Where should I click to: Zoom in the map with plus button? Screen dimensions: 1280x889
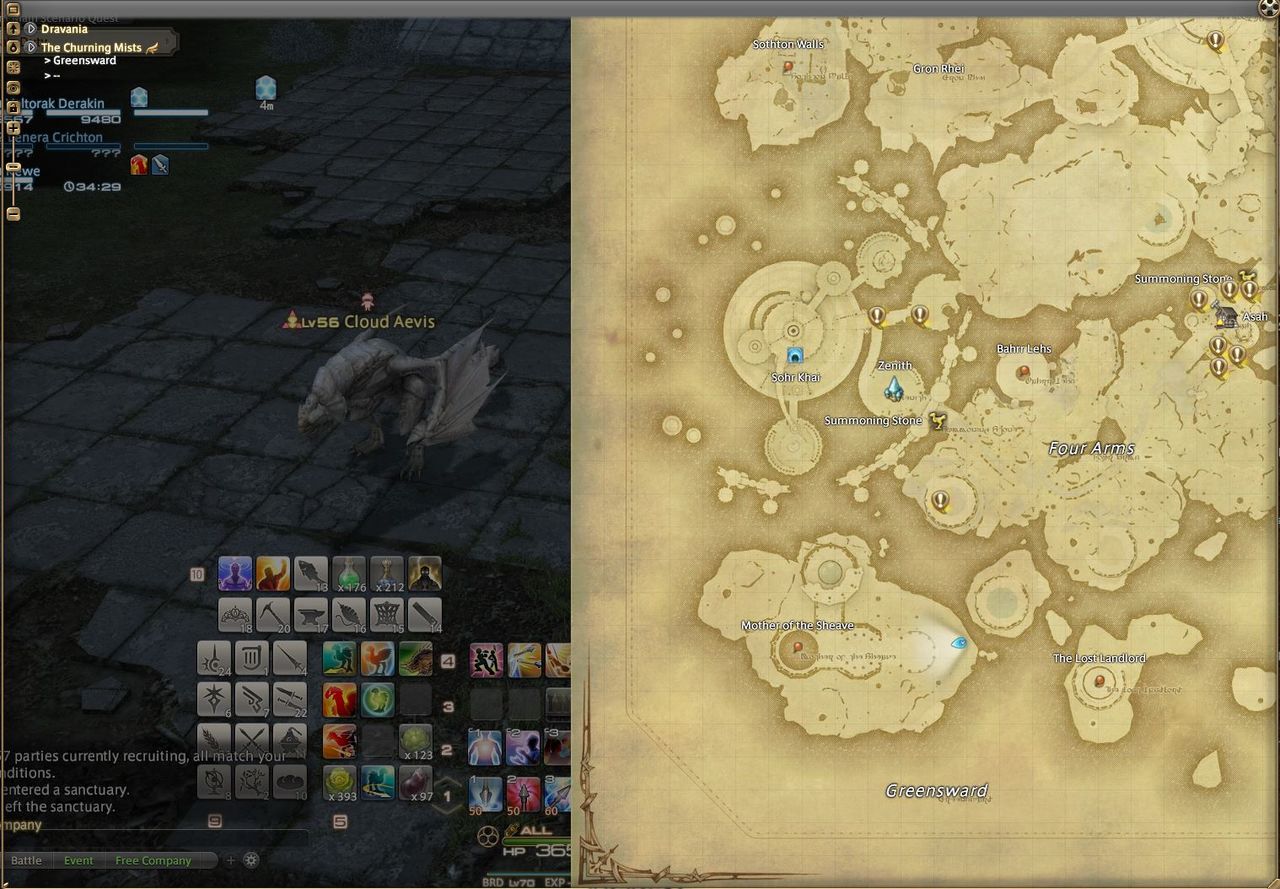click(13, 127)
